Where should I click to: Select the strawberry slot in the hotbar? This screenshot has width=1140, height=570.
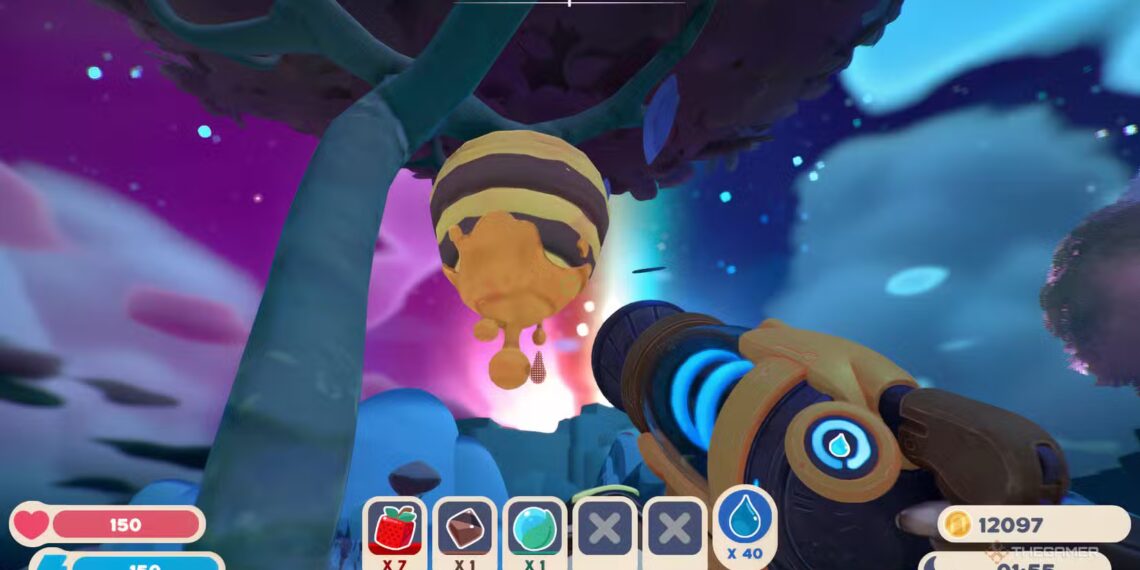[x=395, y=529]
